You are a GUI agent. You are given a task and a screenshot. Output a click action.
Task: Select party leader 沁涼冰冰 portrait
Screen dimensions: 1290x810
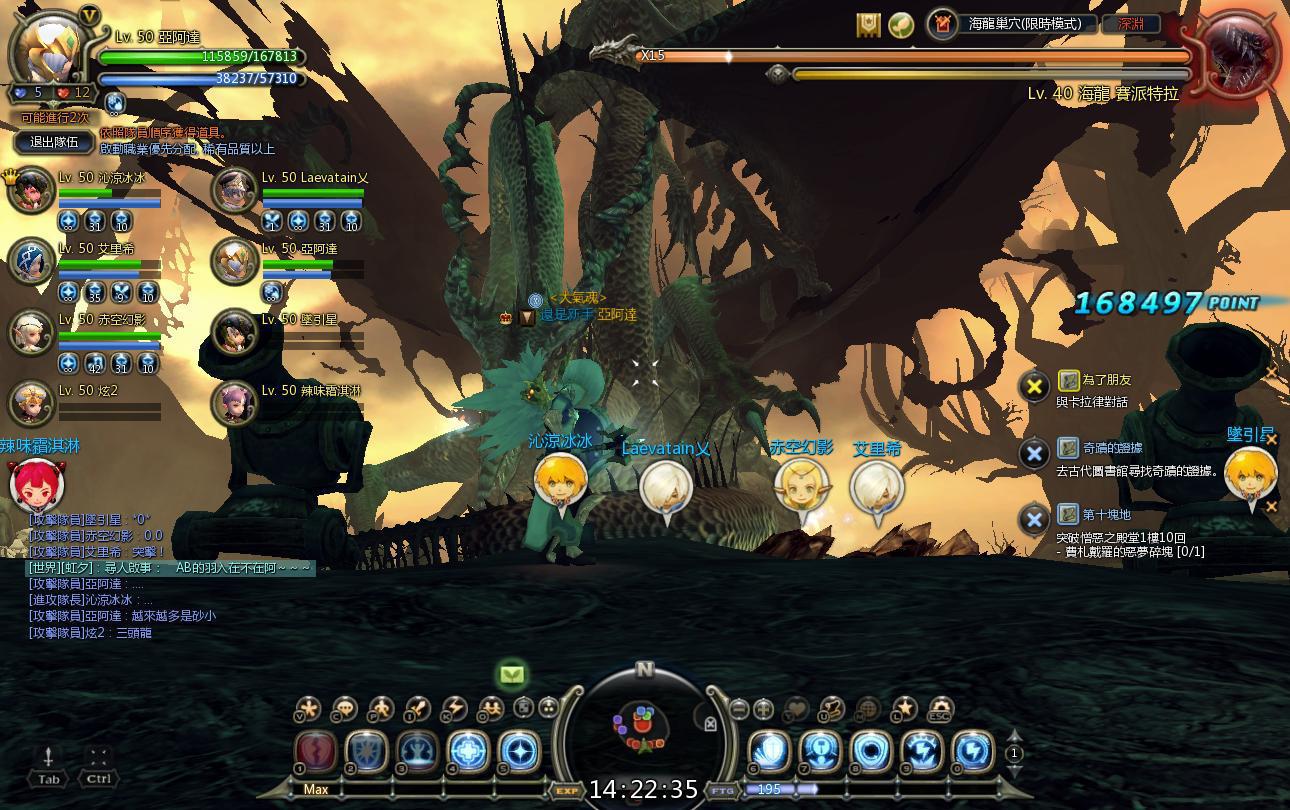[x=32, y=190]
